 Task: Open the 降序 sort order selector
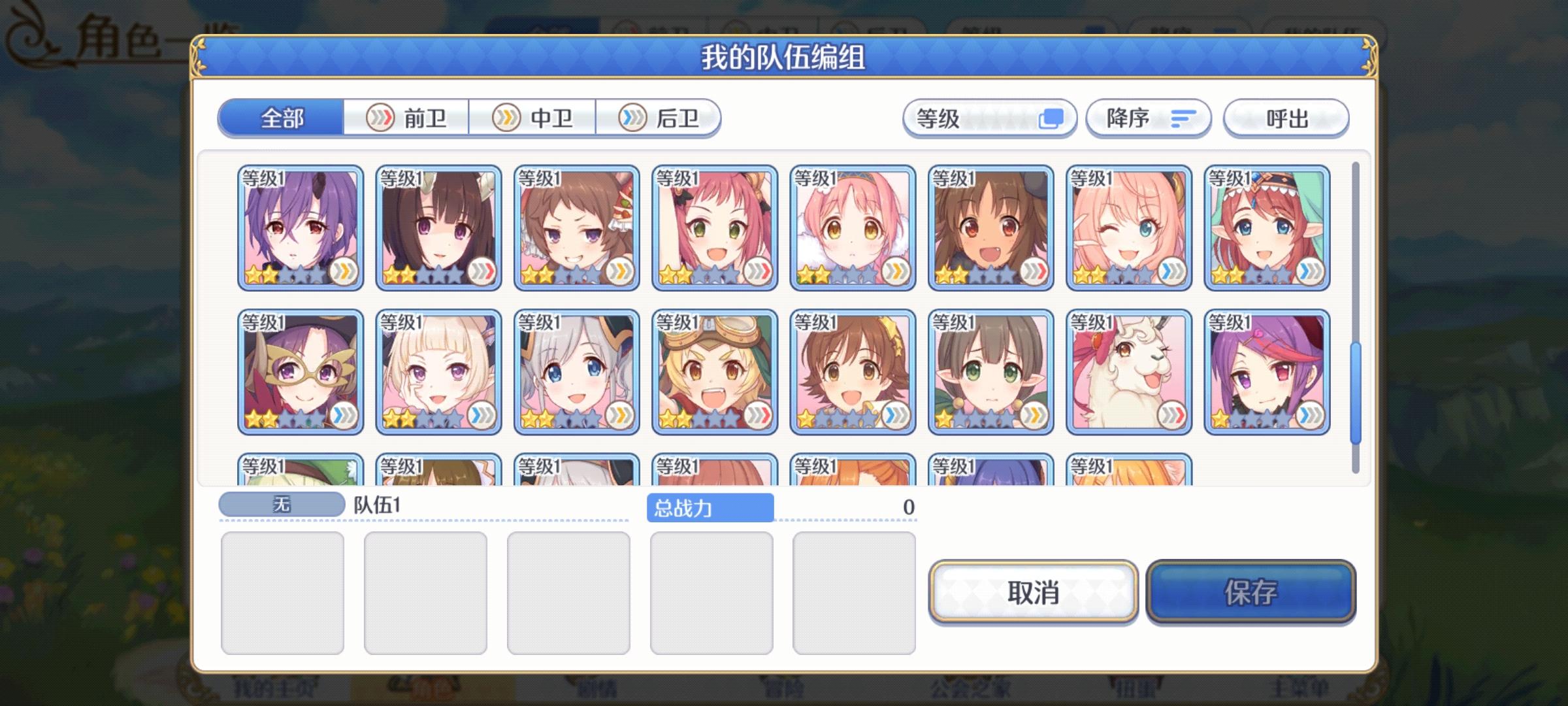pyautogui.click(x=1147, y=118)
